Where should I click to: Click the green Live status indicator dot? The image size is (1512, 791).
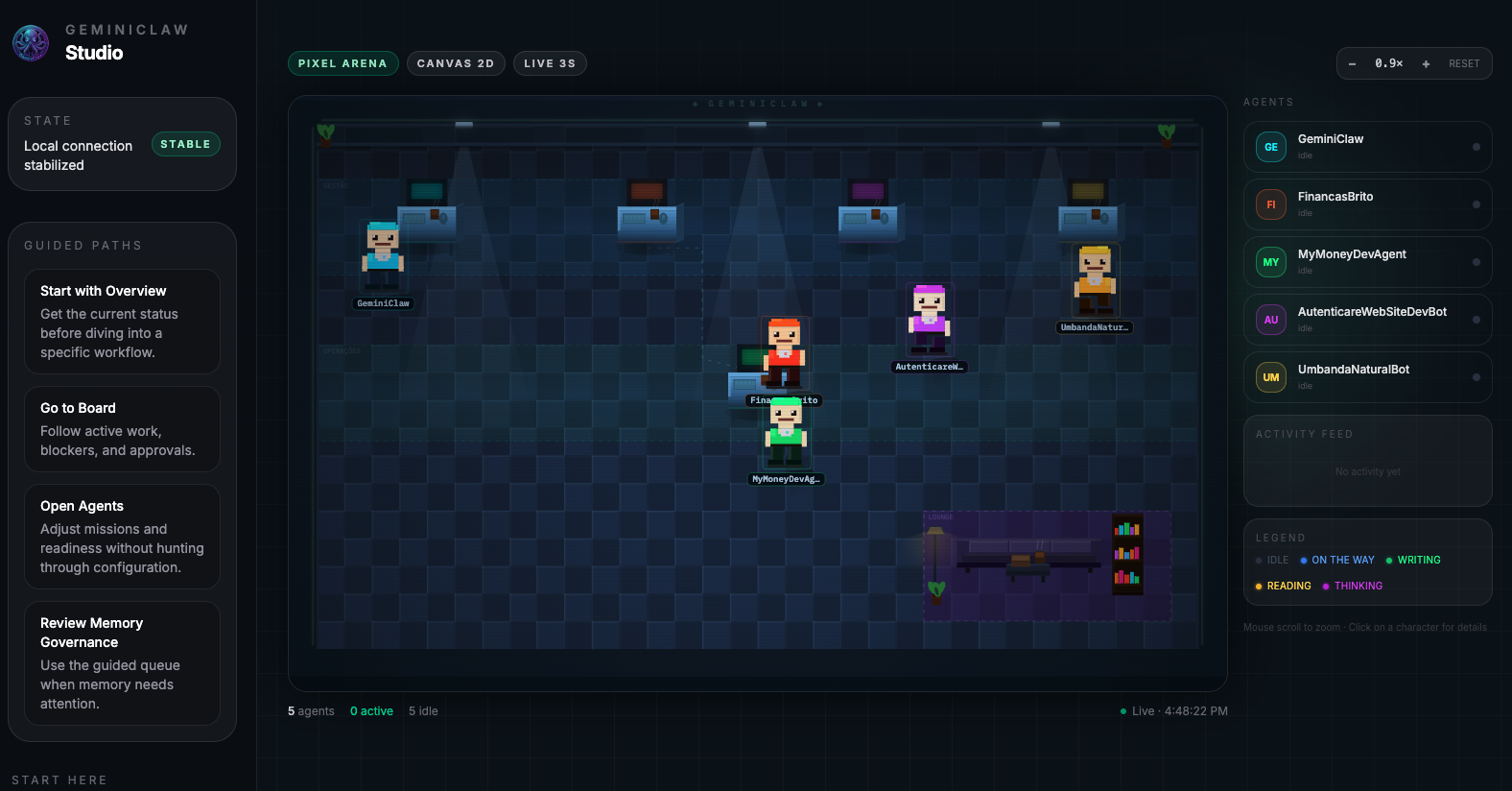(x=1122, y=711)
